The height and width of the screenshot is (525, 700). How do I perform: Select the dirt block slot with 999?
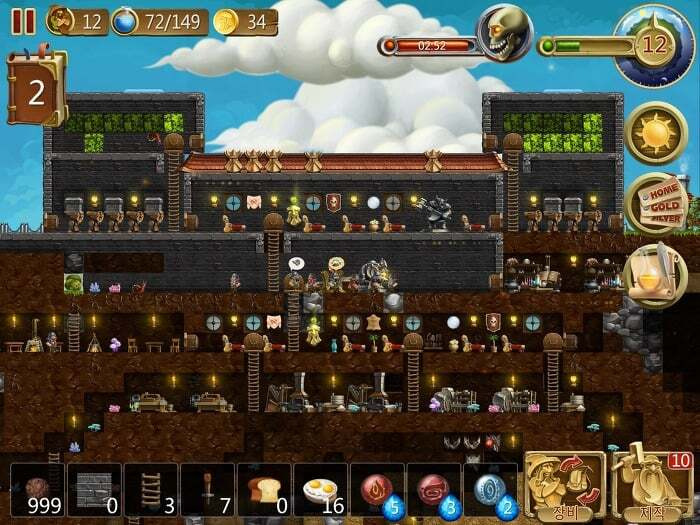[x=38, y=490]
